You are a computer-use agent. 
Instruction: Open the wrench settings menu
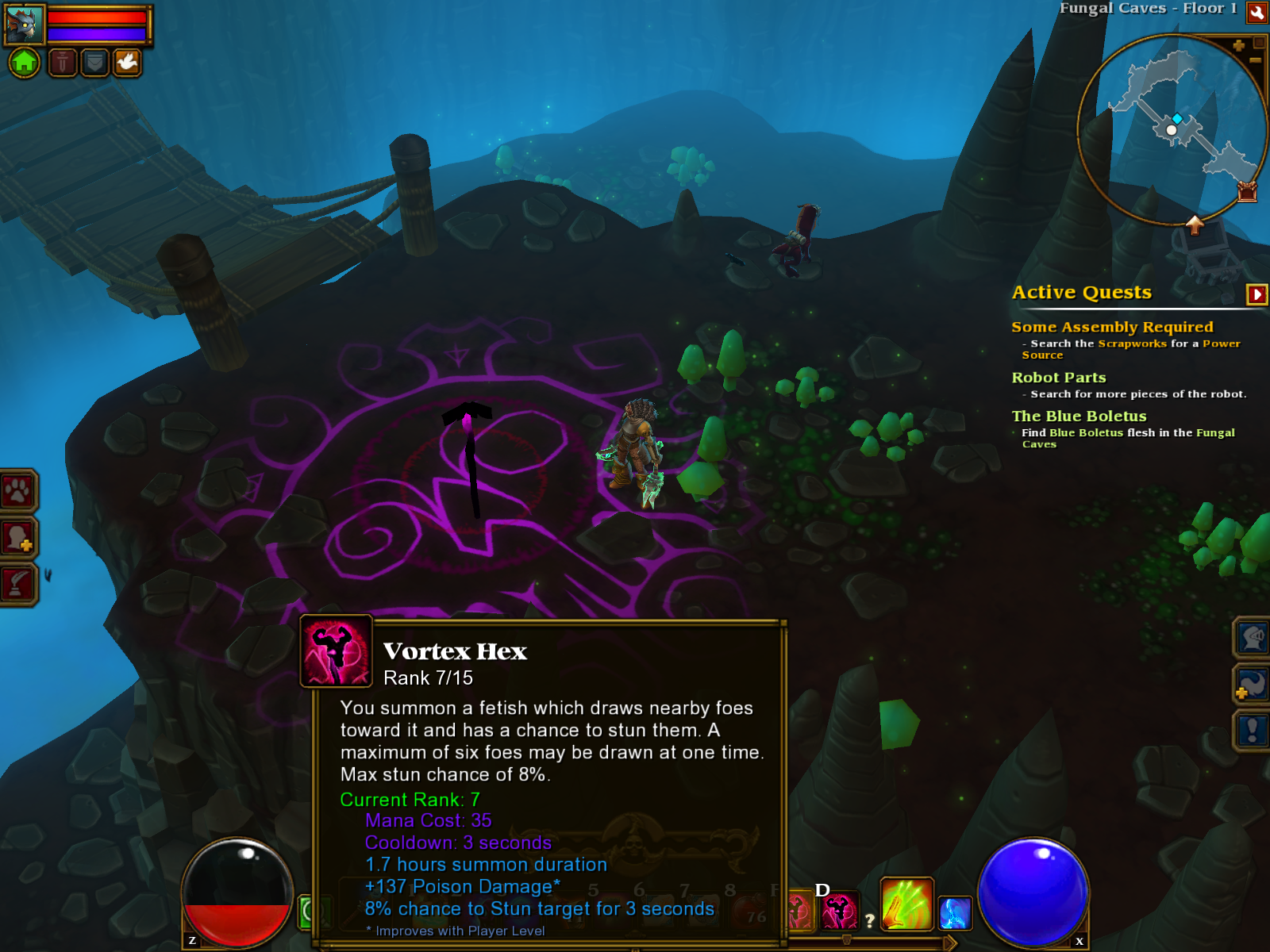coord(1257,12)
